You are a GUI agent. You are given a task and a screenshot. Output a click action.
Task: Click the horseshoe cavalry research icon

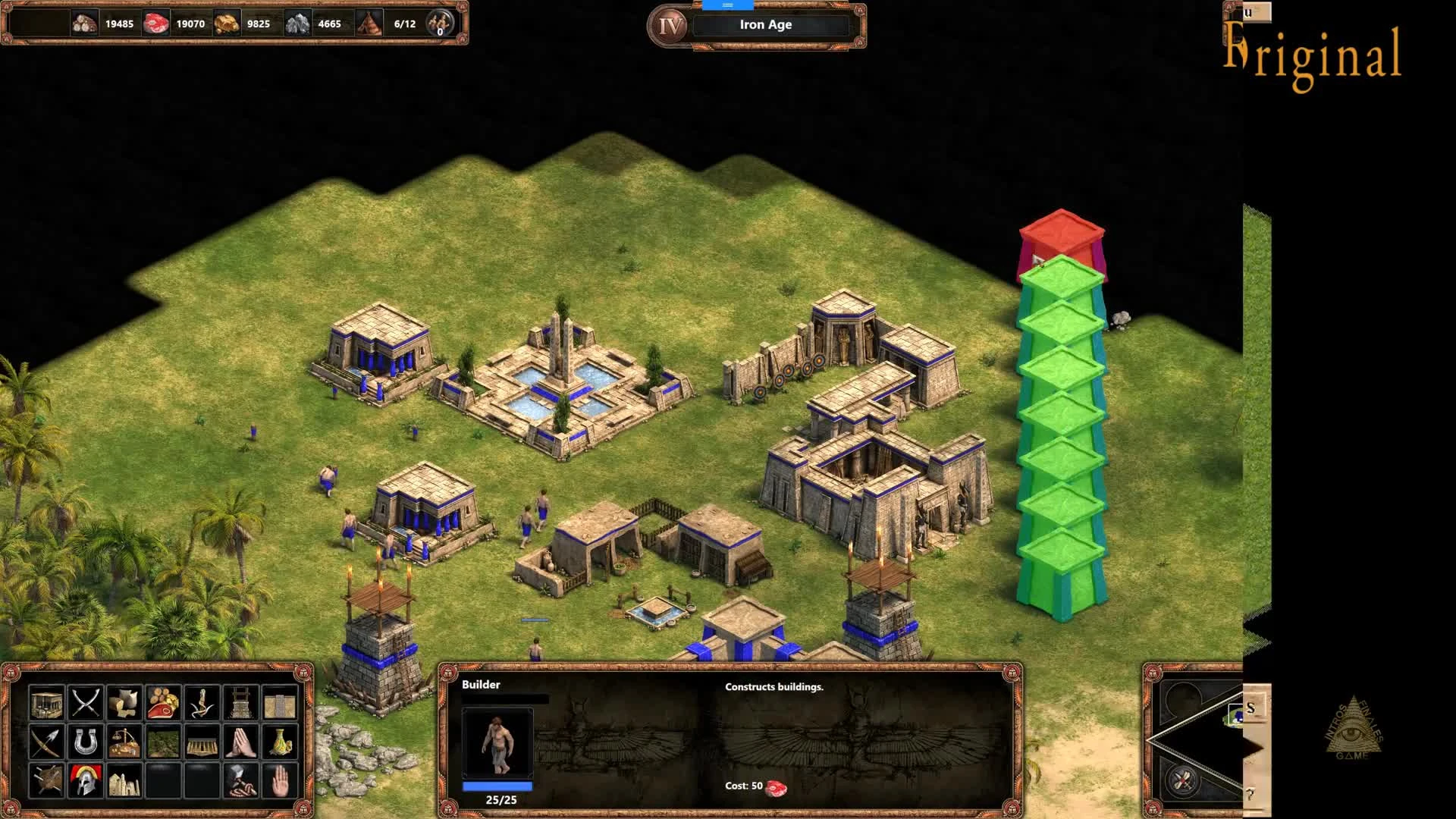click(86, 742)
